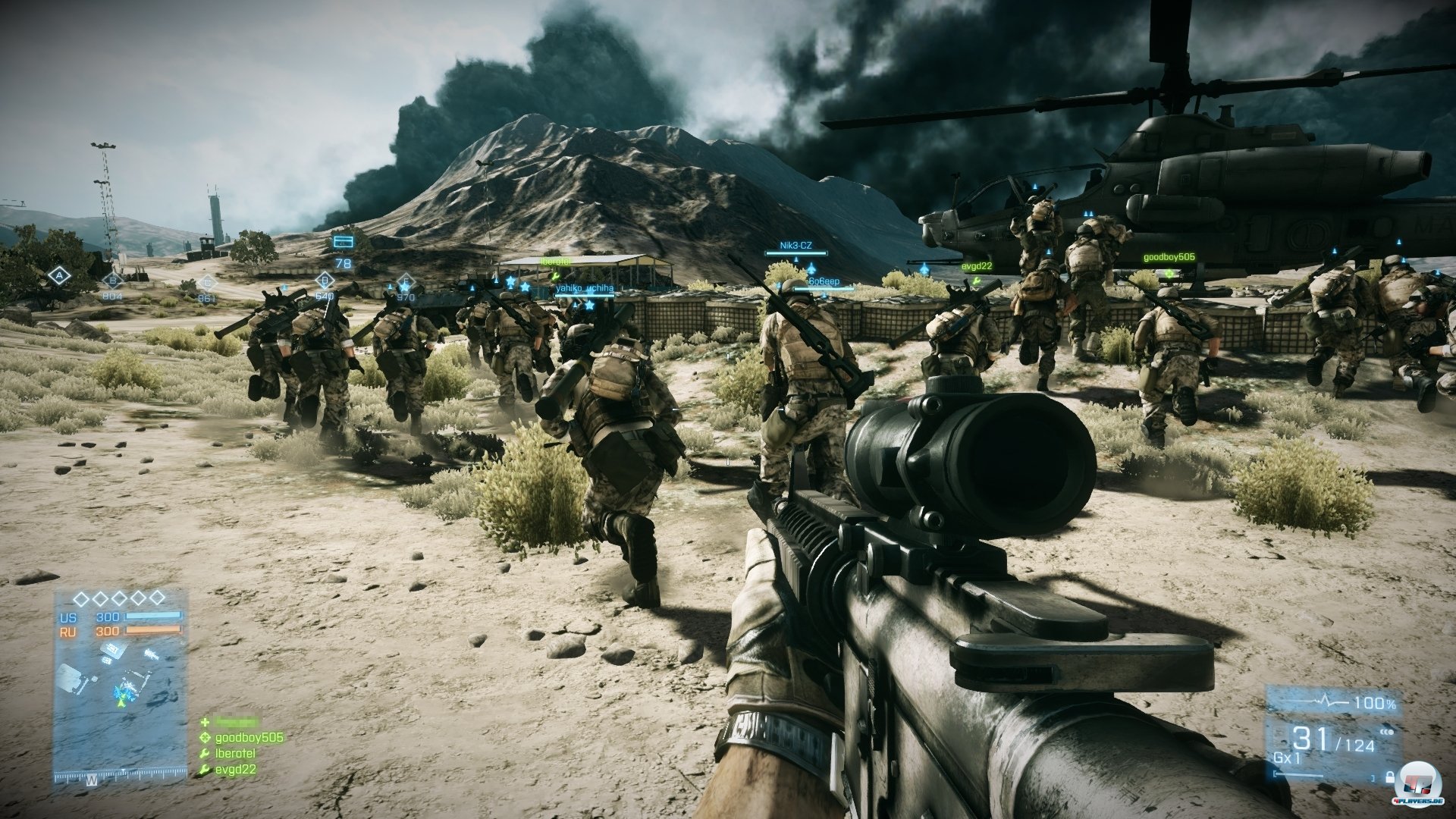
Task: Click the crosshair kill icon beside goodboy505
Action: point(205,738)
